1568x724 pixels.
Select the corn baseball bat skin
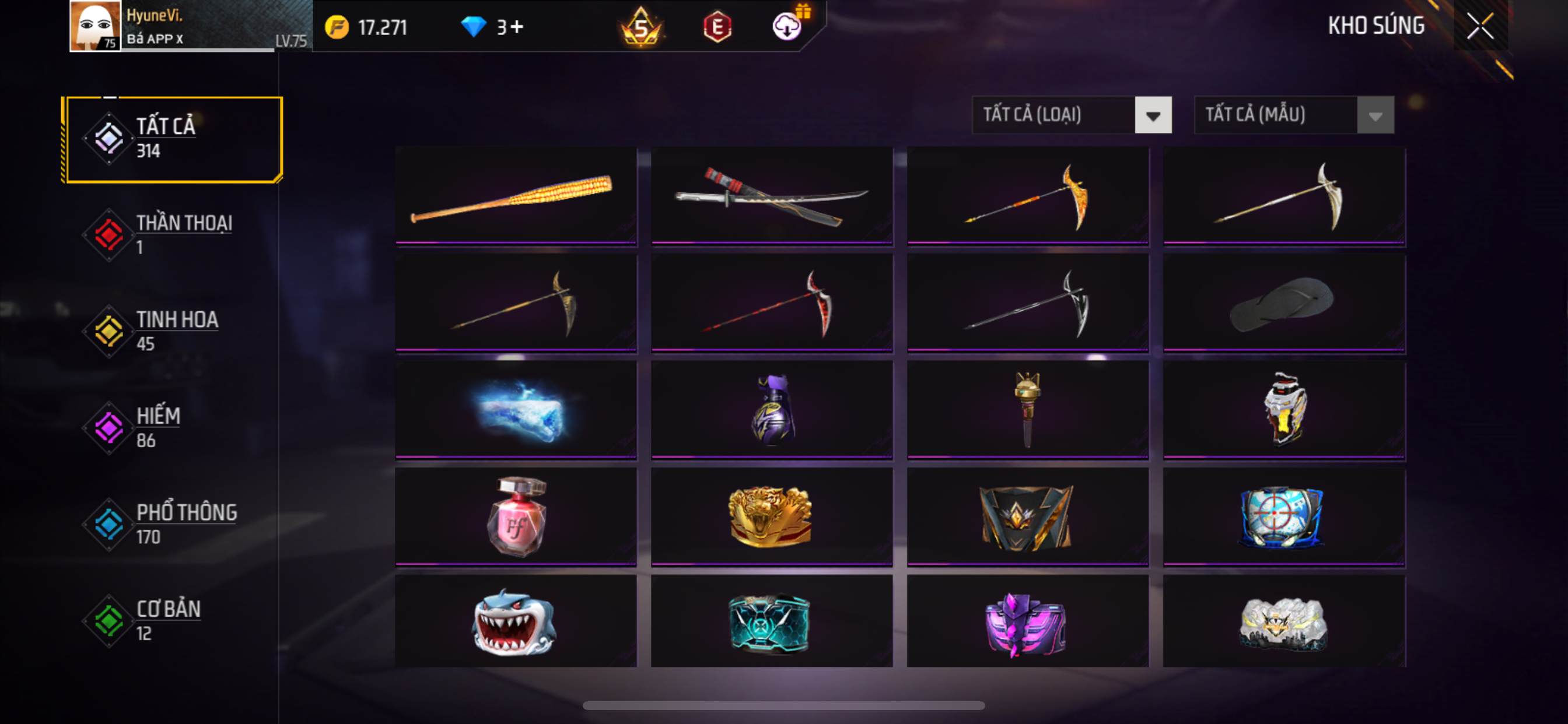click(516, 196)
